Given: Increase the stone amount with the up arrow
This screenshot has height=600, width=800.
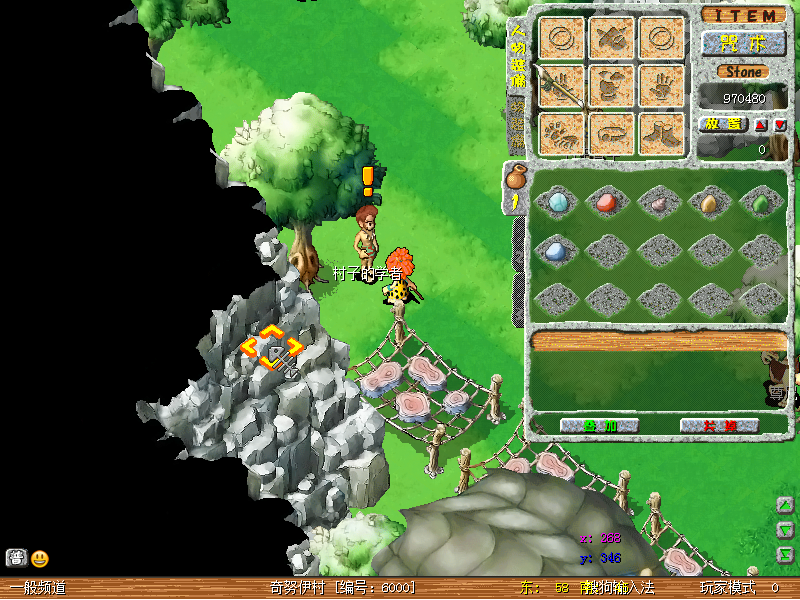Looking at the screenshot, I should pyautogui.click(x=761, y=125).
